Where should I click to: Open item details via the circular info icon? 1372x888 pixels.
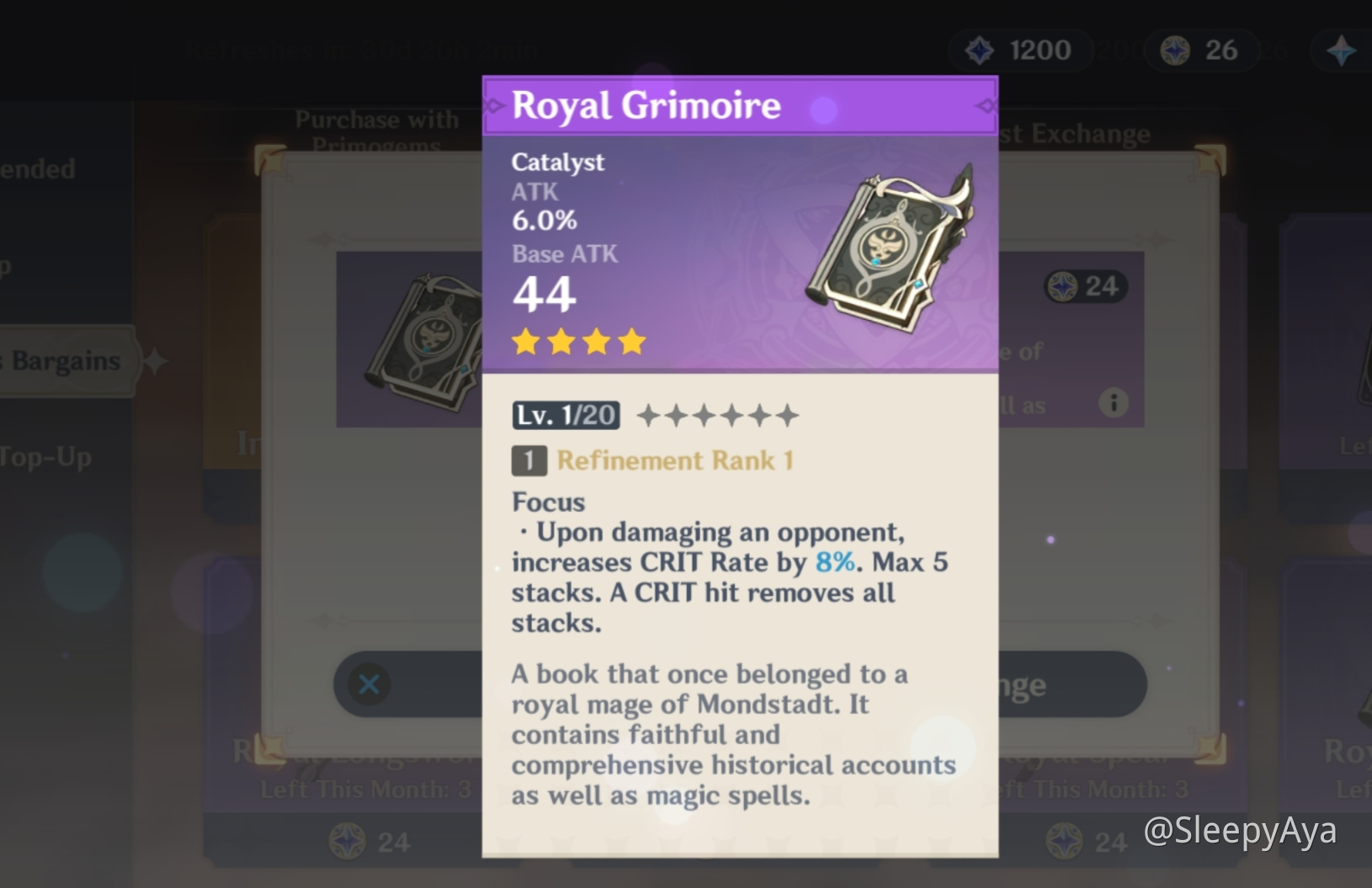pyautogui.click(x=1115, y=403)
